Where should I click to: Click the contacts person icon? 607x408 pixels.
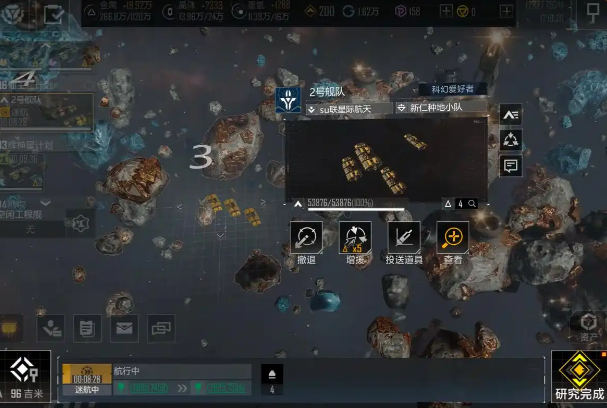[51, 326]
